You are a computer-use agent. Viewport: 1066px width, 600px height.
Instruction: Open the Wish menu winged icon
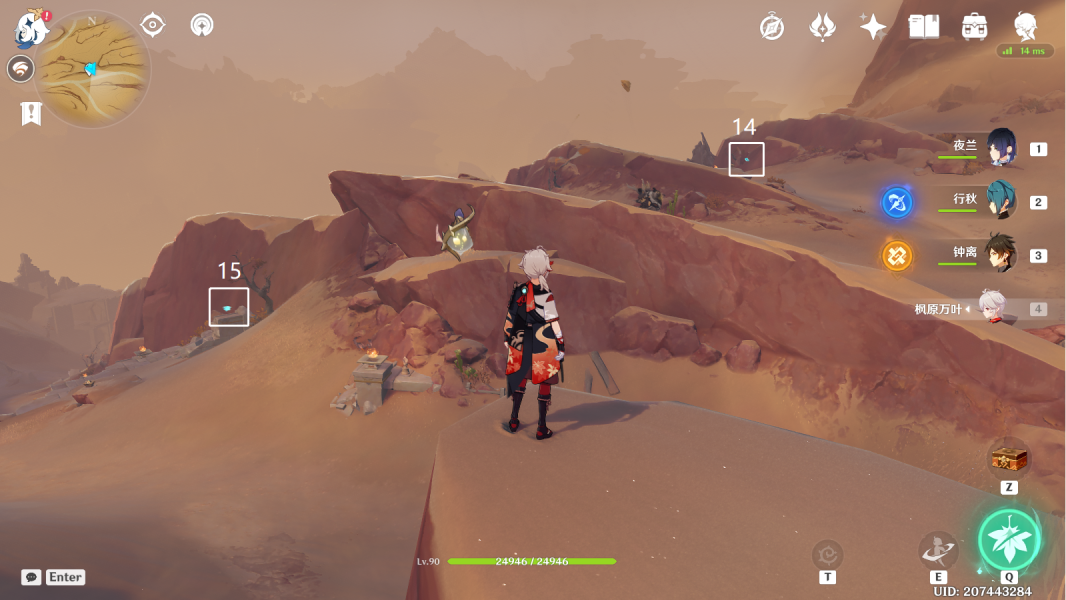(x=822, y=27)
